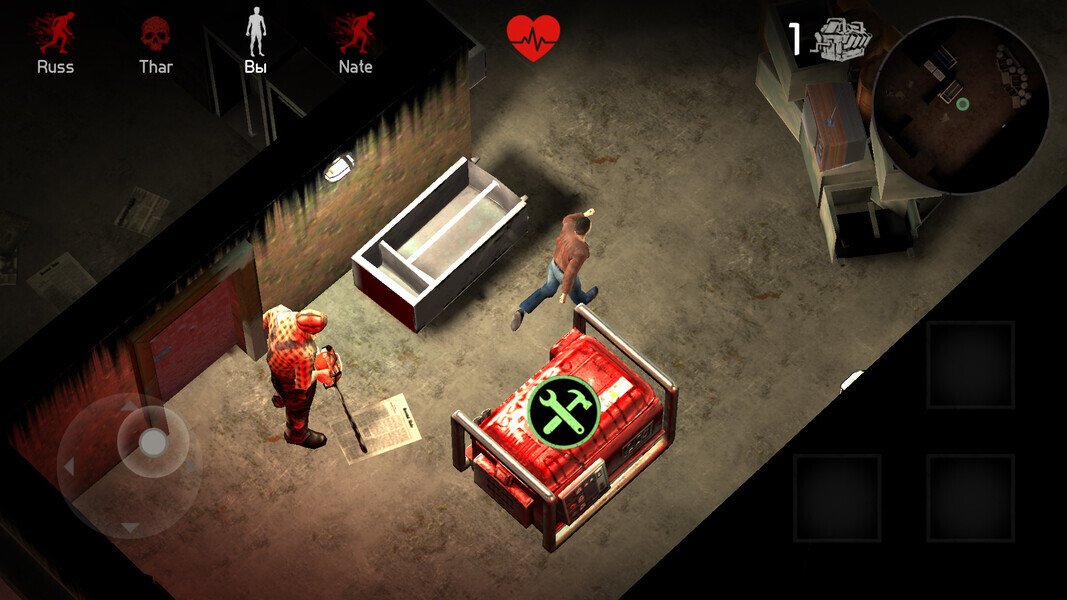Screen dimensions: 1067x600
Task: Tap the virtual joystick knob
Action: [x=153, y=441]
